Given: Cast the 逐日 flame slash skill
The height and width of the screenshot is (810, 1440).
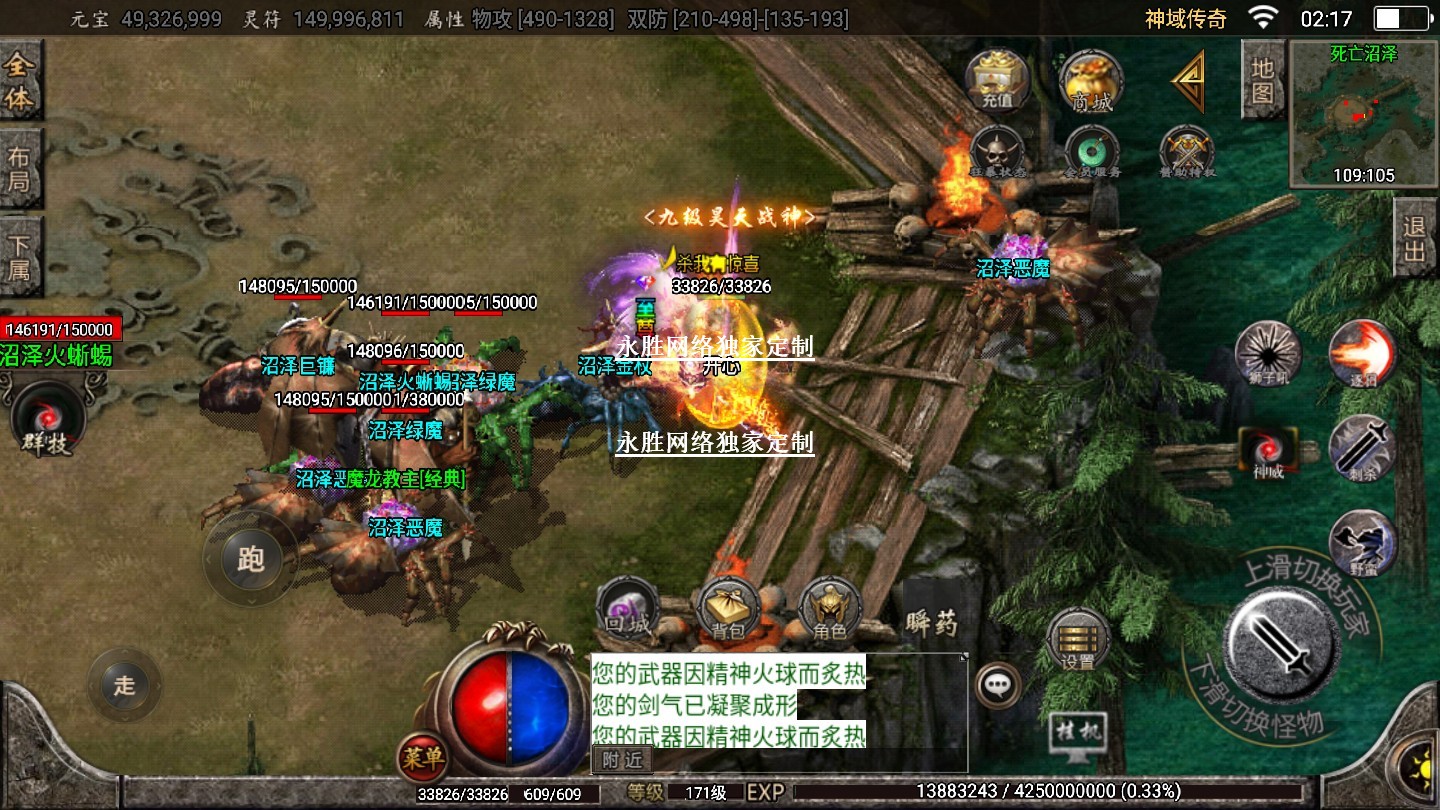Looking at the screenshot, I should pos(1361,354).
